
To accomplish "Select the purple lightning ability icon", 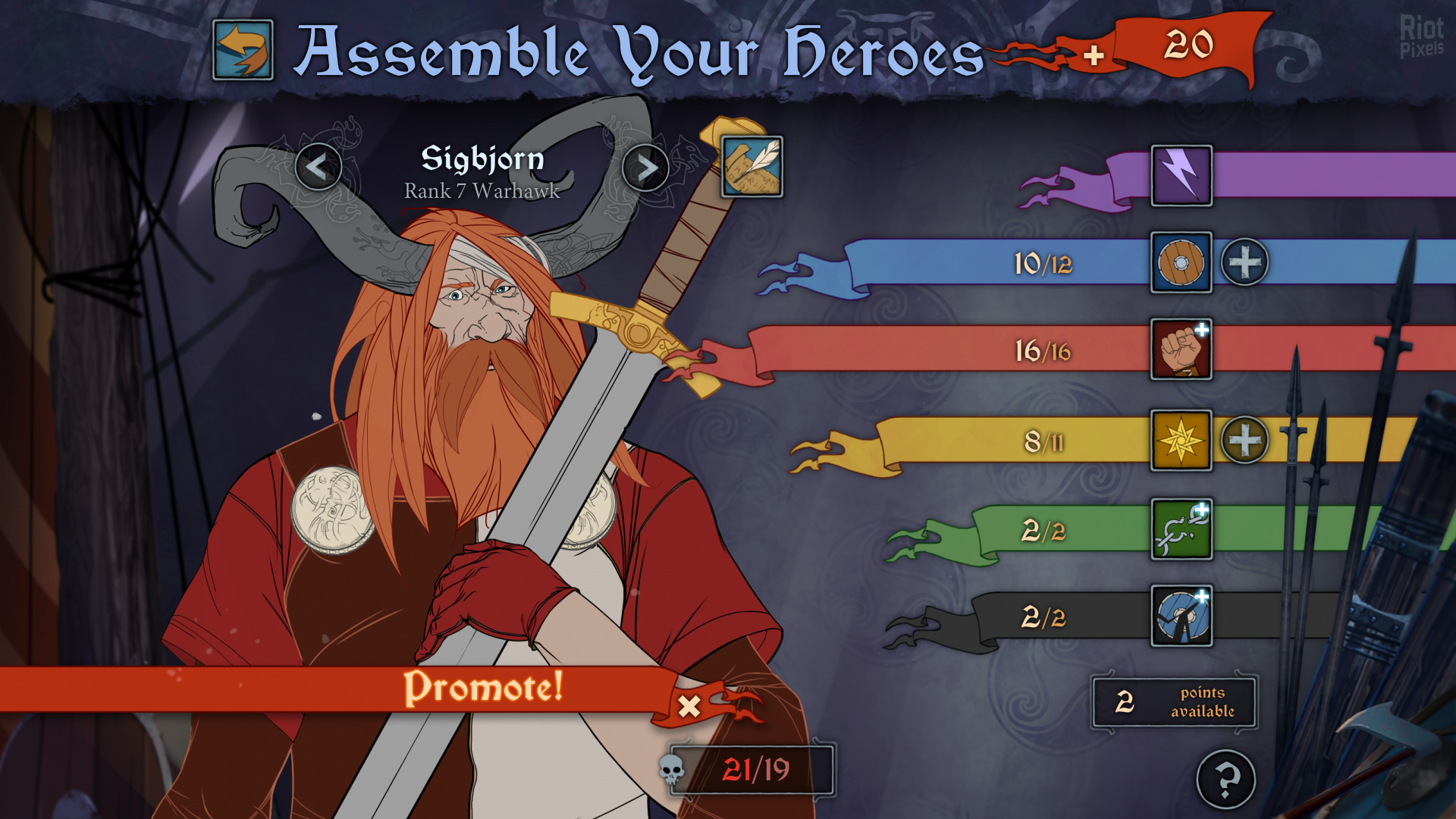I will [x=1181, y=176].
